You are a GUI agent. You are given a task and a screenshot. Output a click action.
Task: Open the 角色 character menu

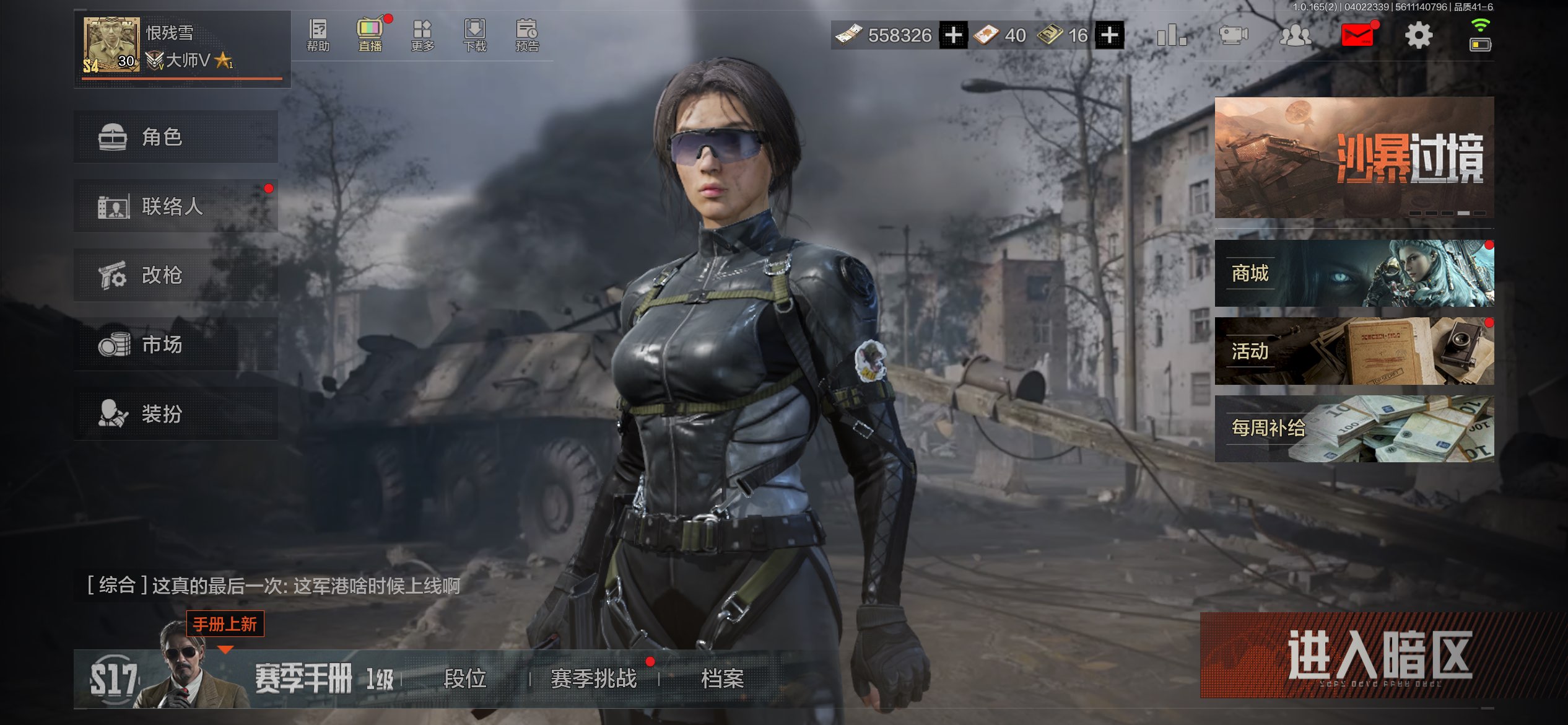[x=175, y=137]
